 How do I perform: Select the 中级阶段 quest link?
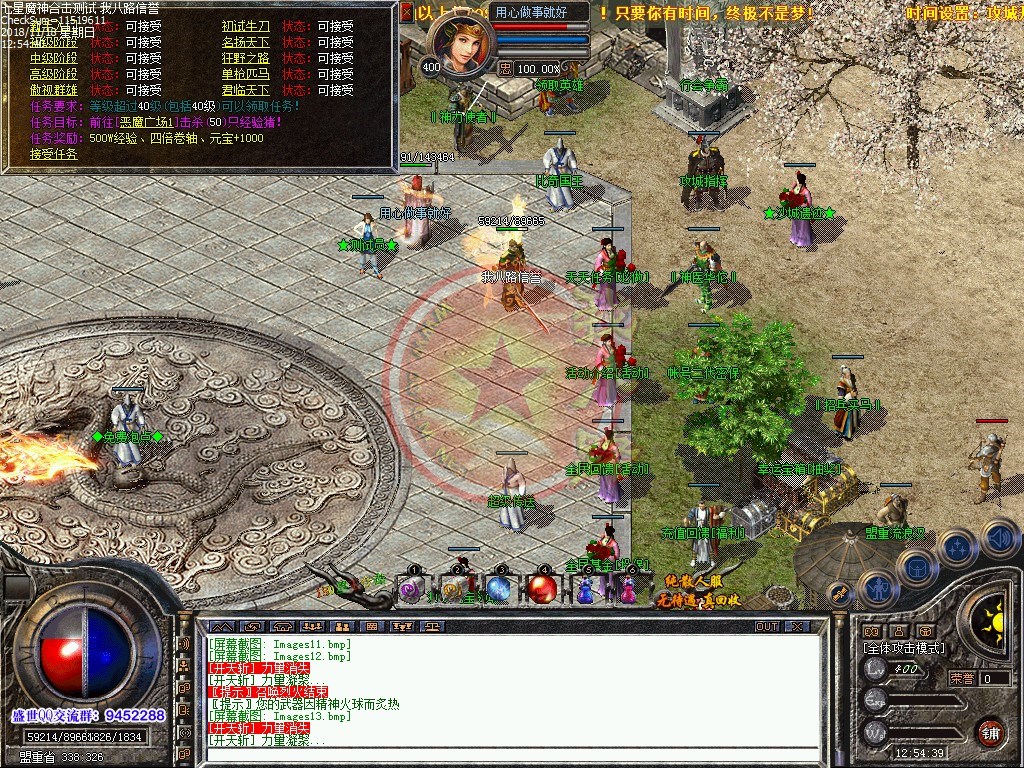[53, 58]
